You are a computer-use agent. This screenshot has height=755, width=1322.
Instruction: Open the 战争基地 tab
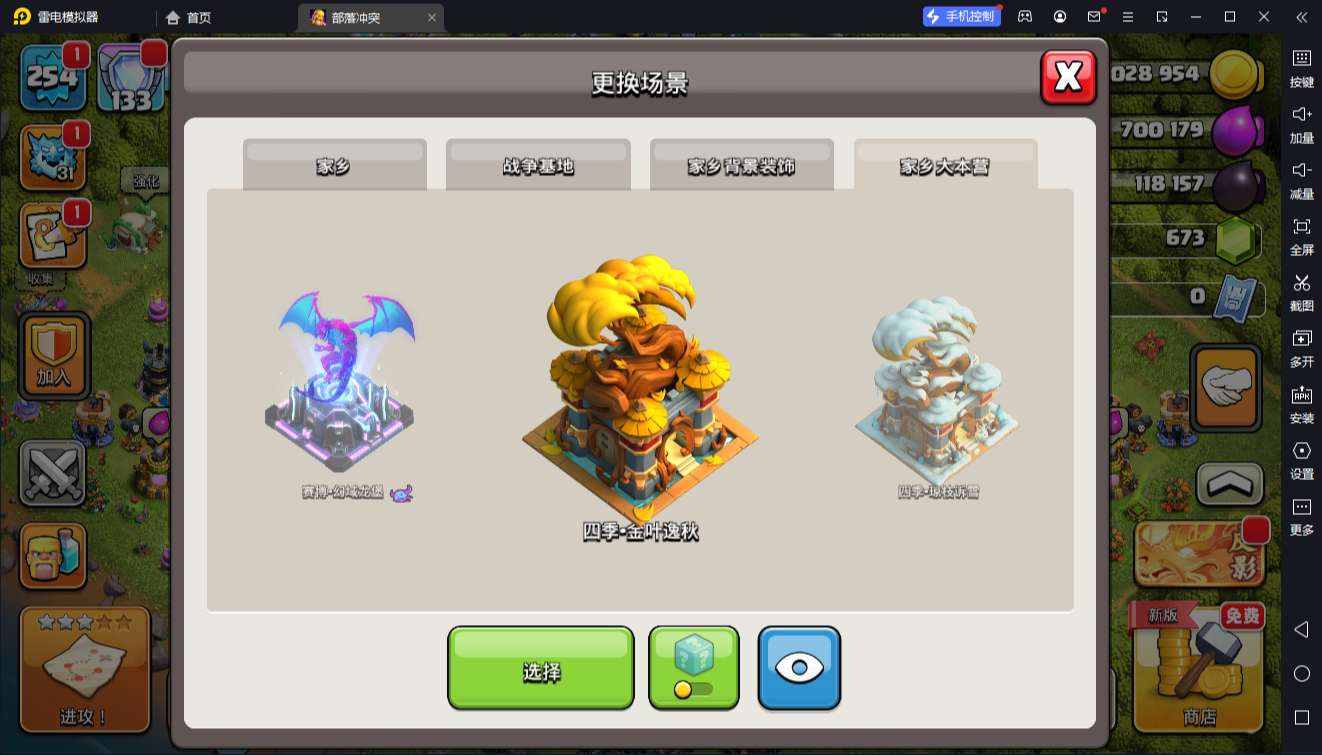538,165
